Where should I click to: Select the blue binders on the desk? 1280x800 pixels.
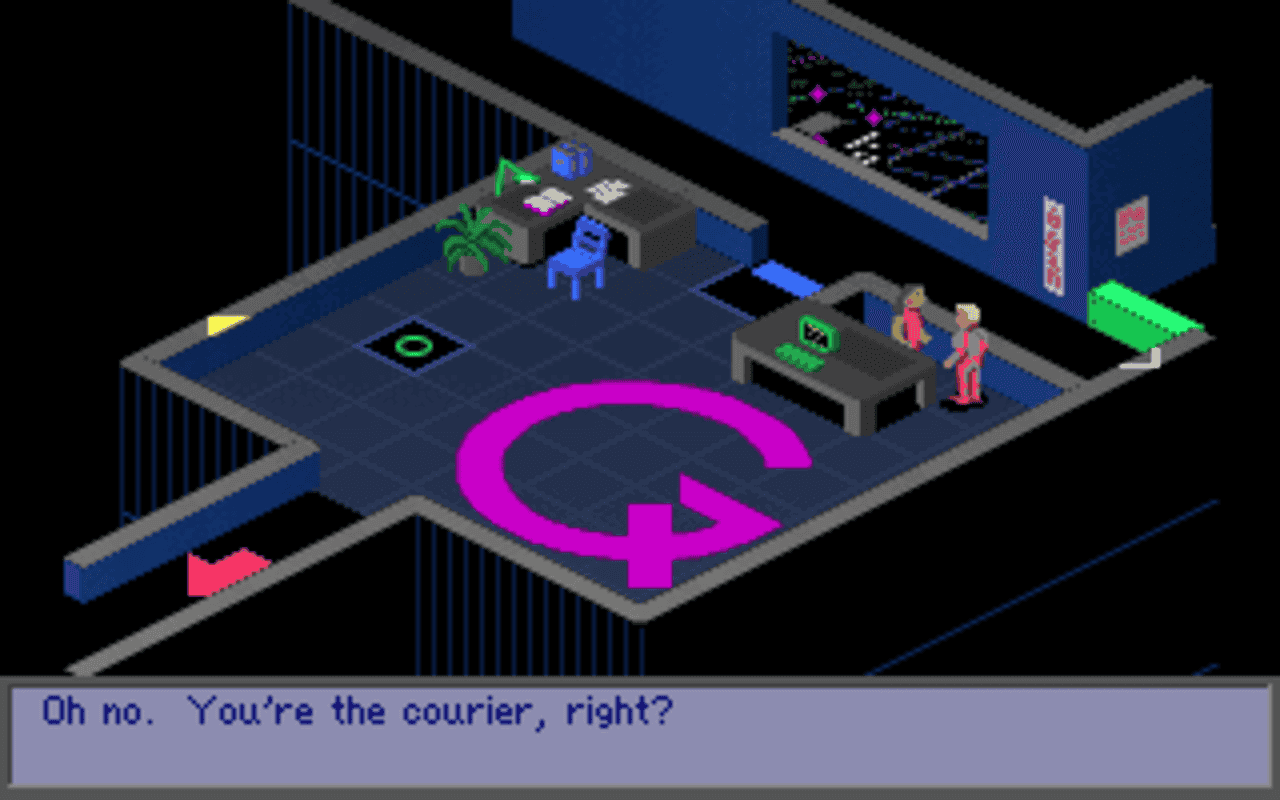pos(570,162)
